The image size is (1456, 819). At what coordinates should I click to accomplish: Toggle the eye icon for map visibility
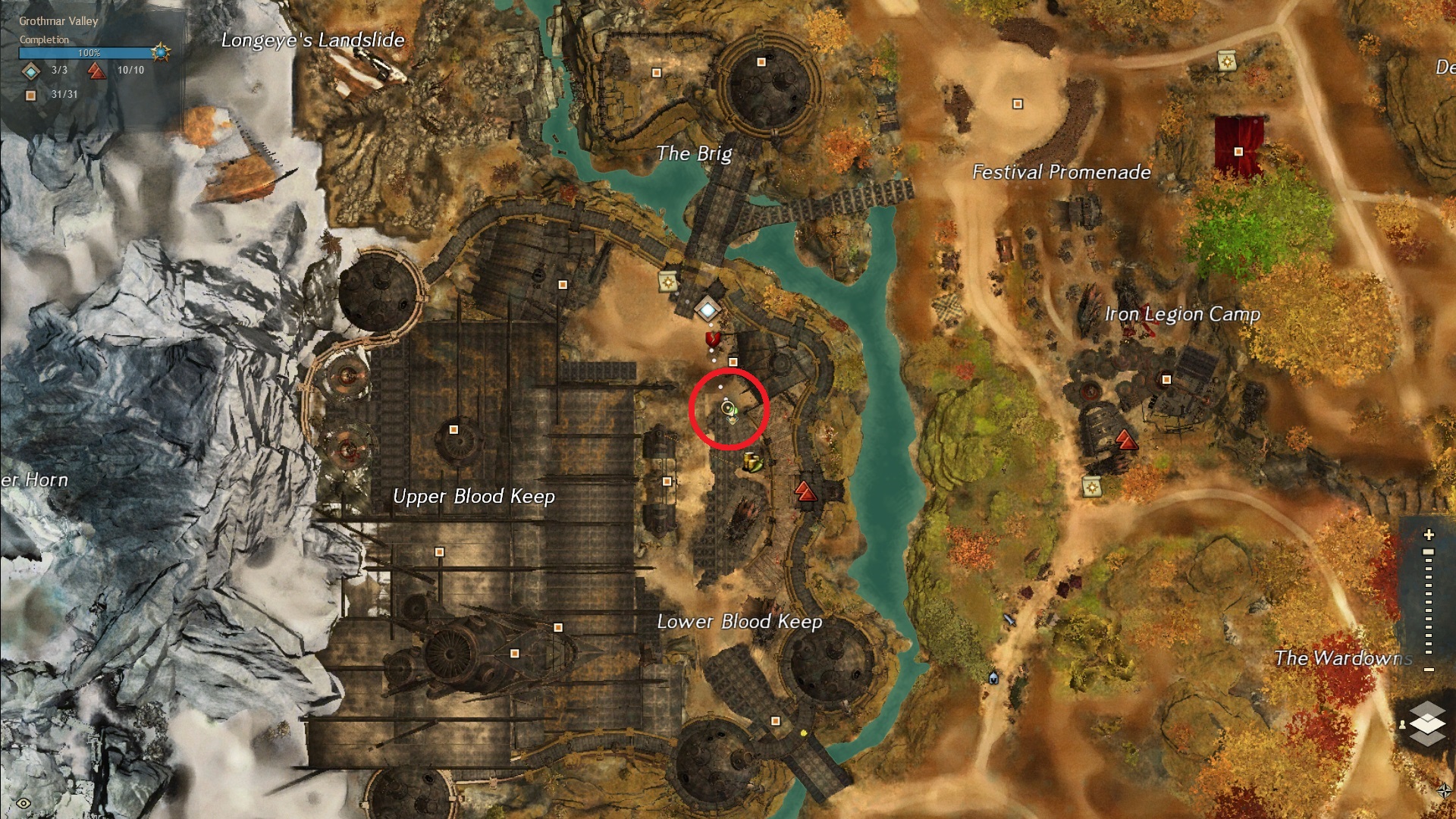point(24,803)
